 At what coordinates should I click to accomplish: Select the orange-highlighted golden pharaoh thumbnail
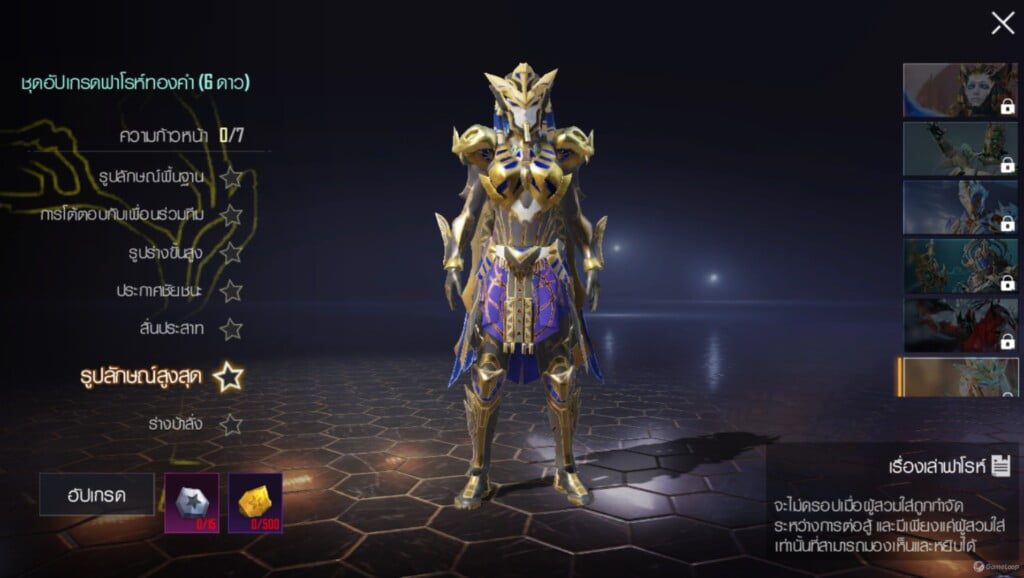coord(958,377)
